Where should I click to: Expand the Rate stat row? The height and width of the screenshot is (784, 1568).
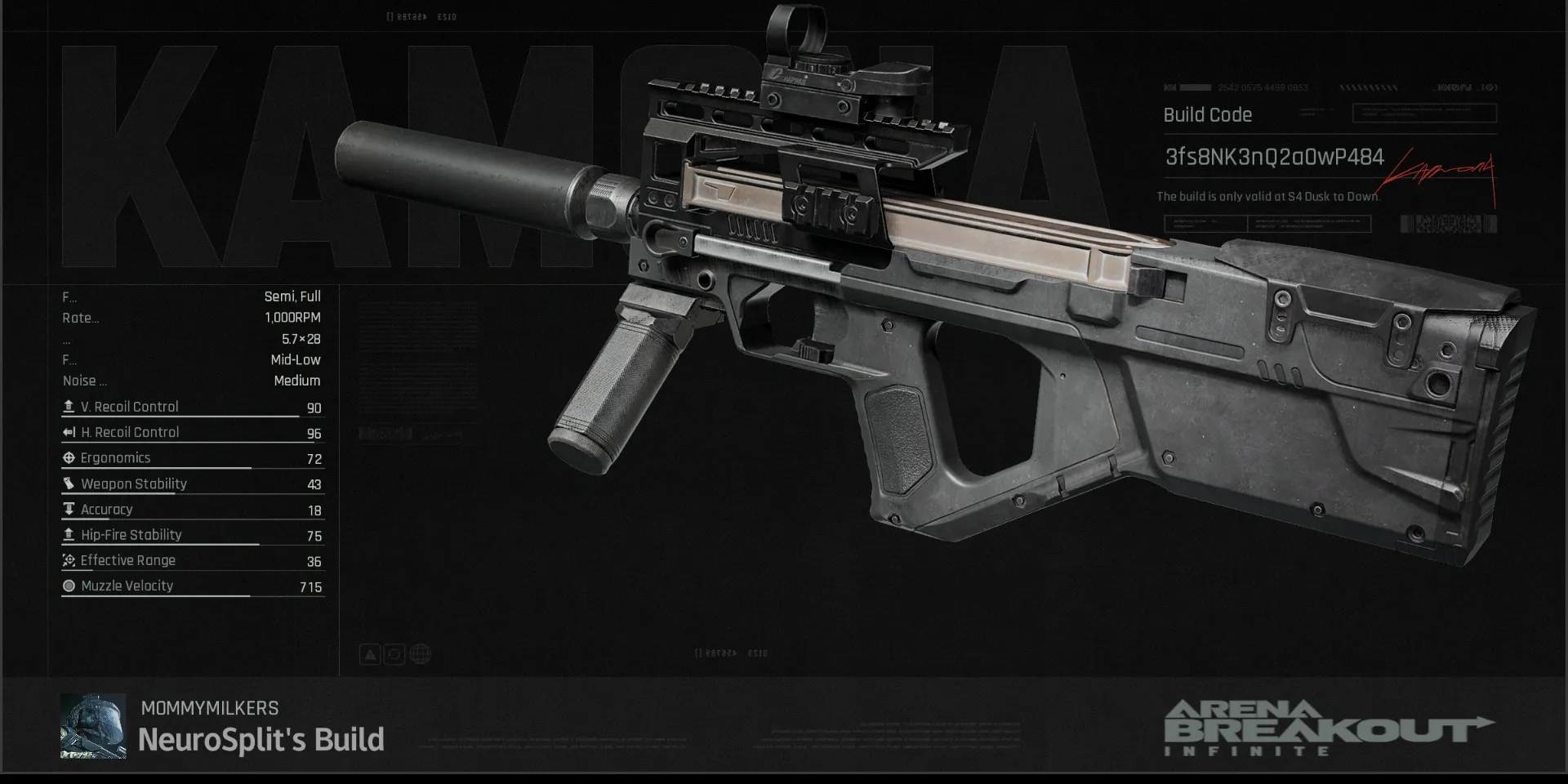tap(81, 318)
